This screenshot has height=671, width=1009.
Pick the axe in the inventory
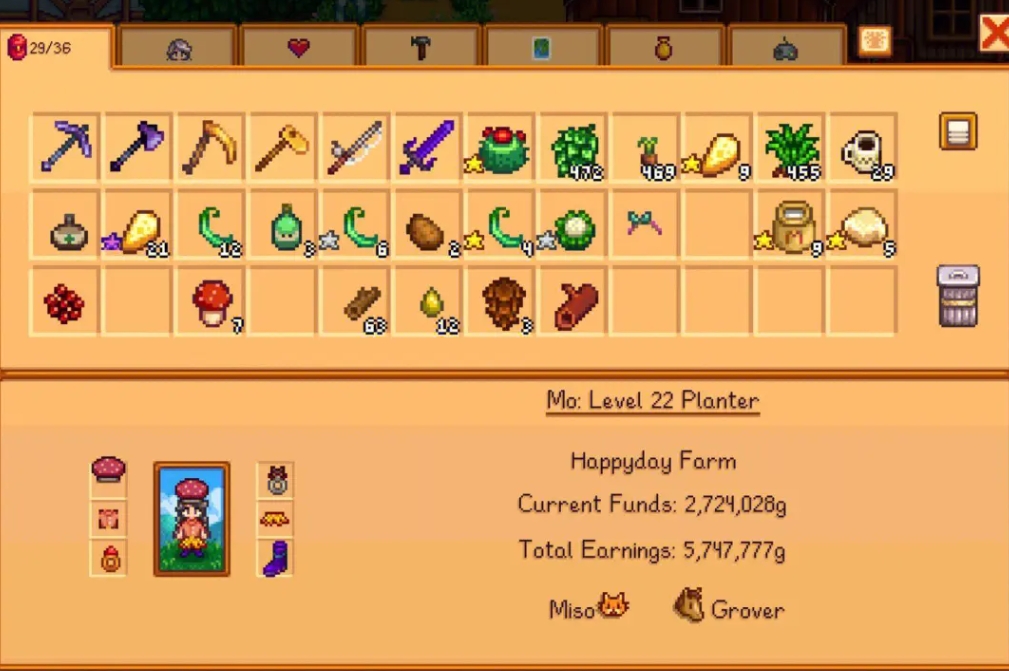[x=138, y=147]
